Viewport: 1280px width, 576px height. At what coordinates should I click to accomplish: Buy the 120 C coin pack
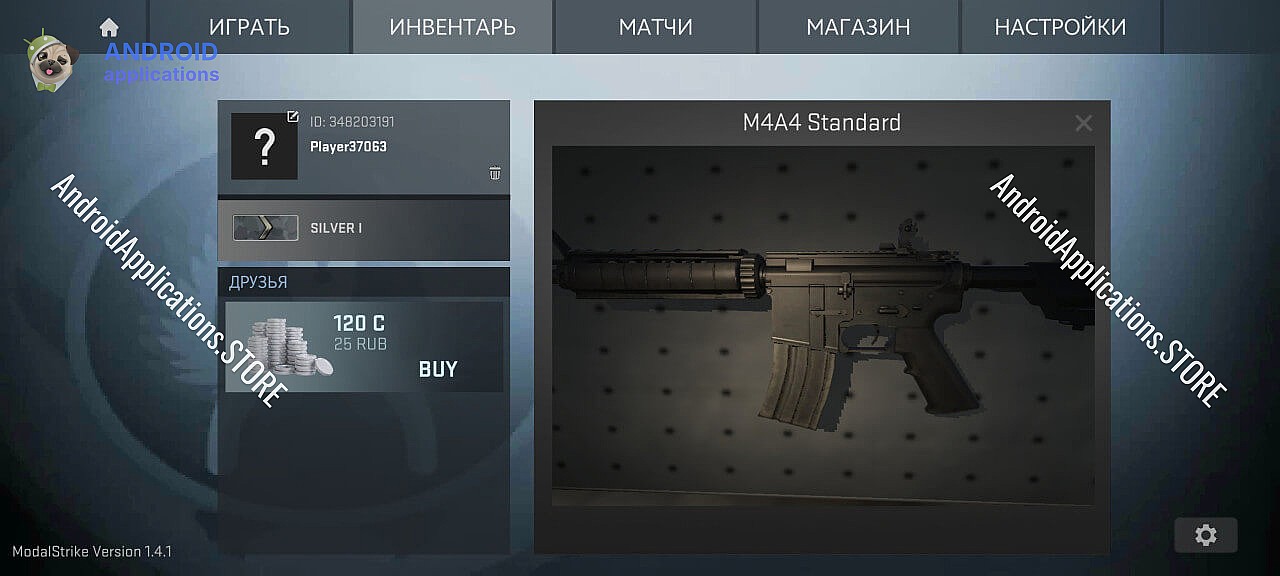tap(438, 369)
